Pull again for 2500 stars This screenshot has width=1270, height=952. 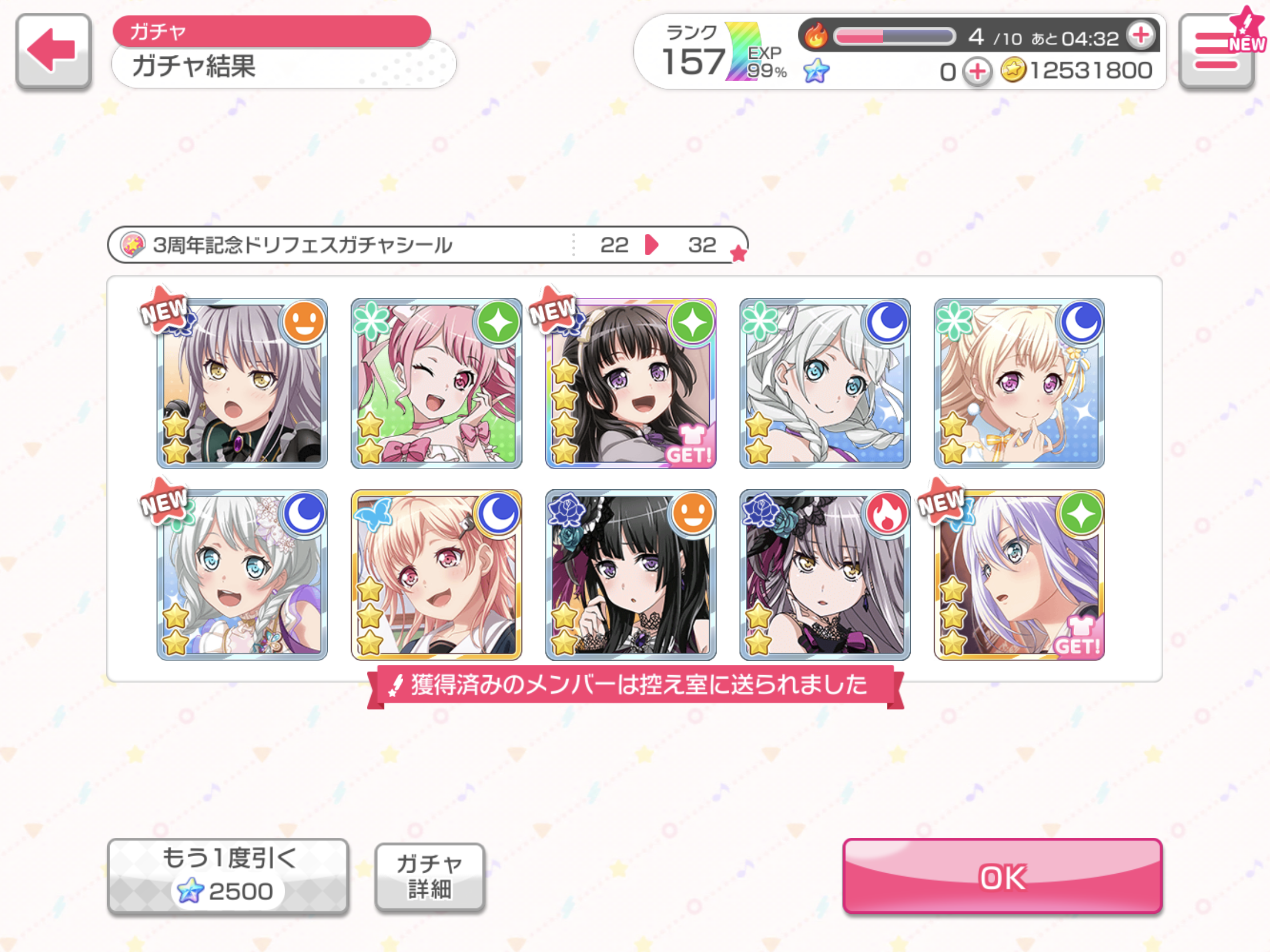(228, 876)
